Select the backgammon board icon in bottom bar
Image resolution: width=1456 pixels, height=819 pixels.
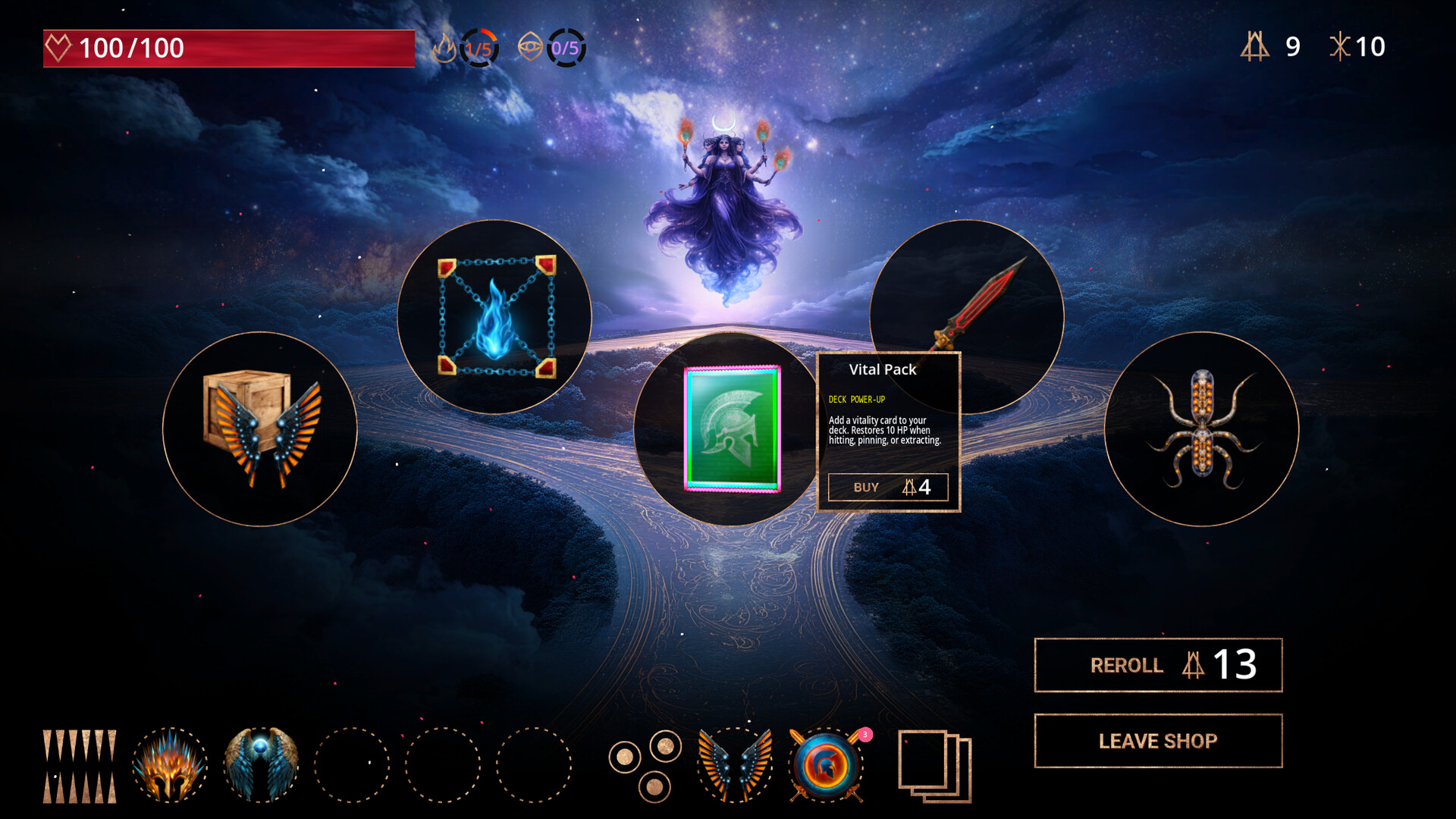80,766
